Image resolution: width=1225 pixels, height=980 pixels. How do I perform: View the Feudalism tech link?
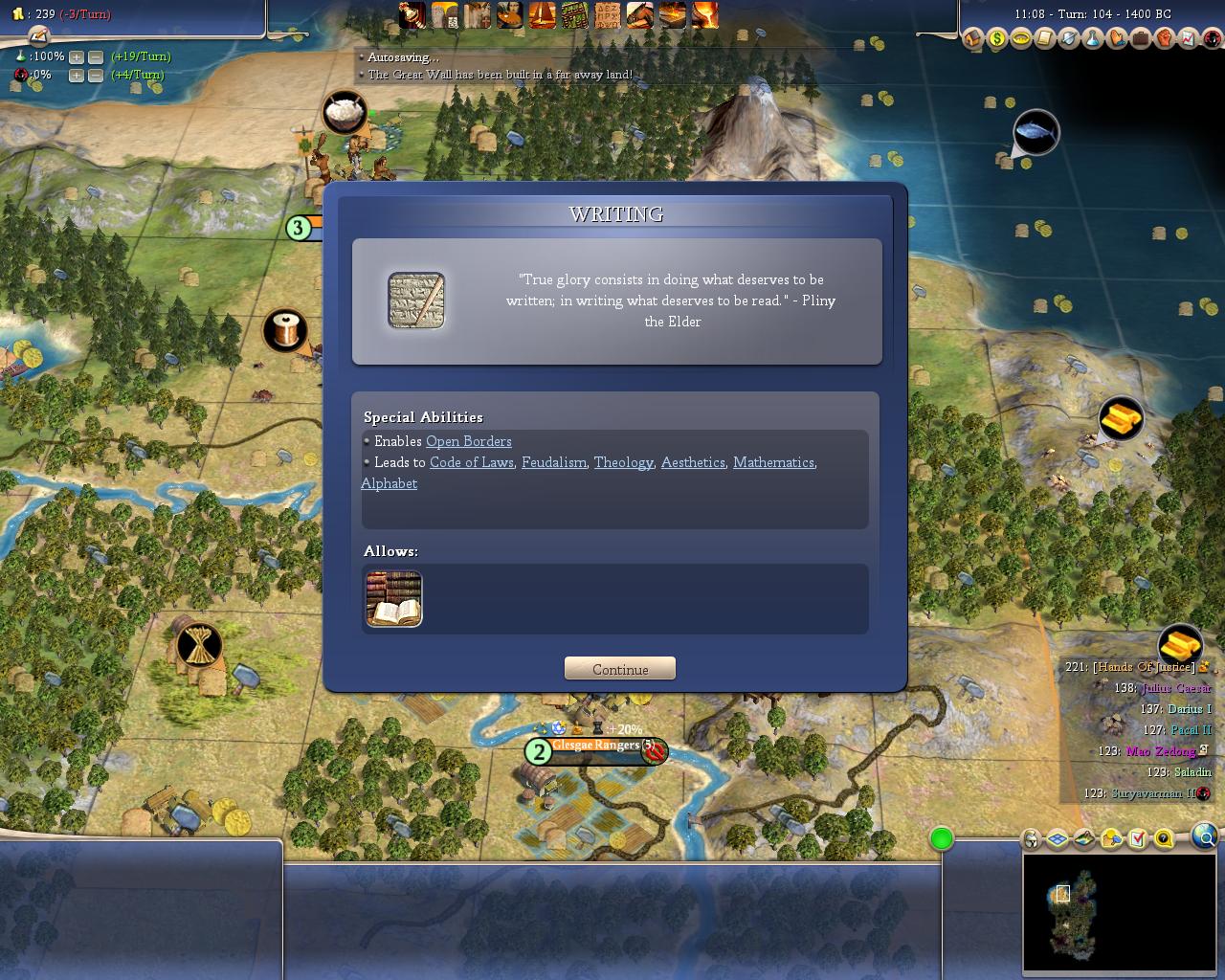[554, 462]
